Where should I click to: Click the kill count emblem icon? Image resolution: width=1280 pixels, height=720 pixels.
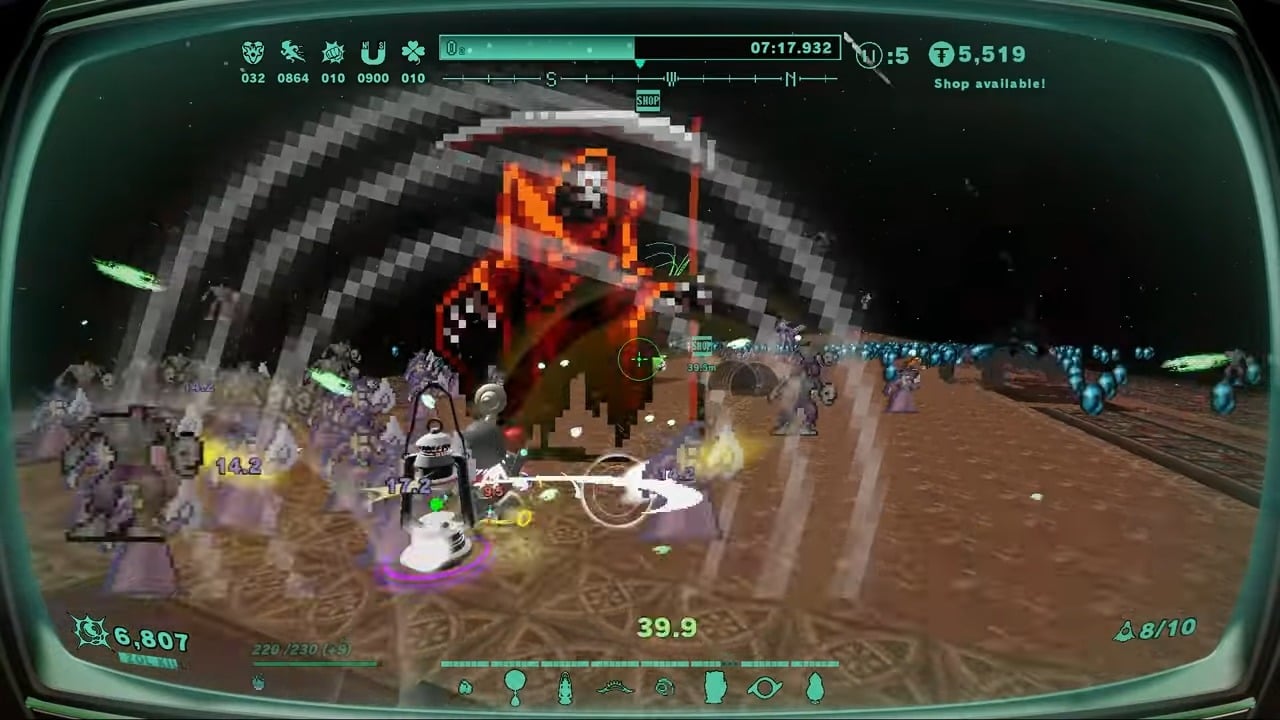[91, 632]
